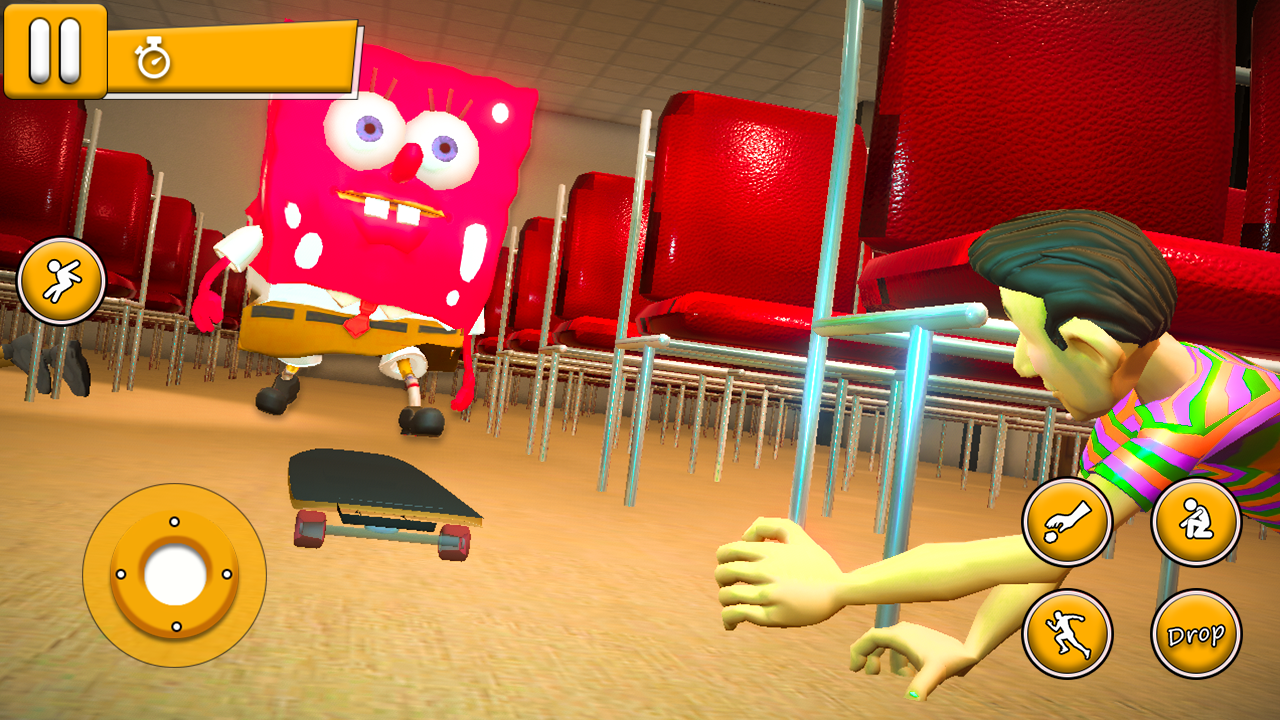The image size is (1280, 720).
Task: Tap the white joystick knob
Action: (x=174, y=576)
